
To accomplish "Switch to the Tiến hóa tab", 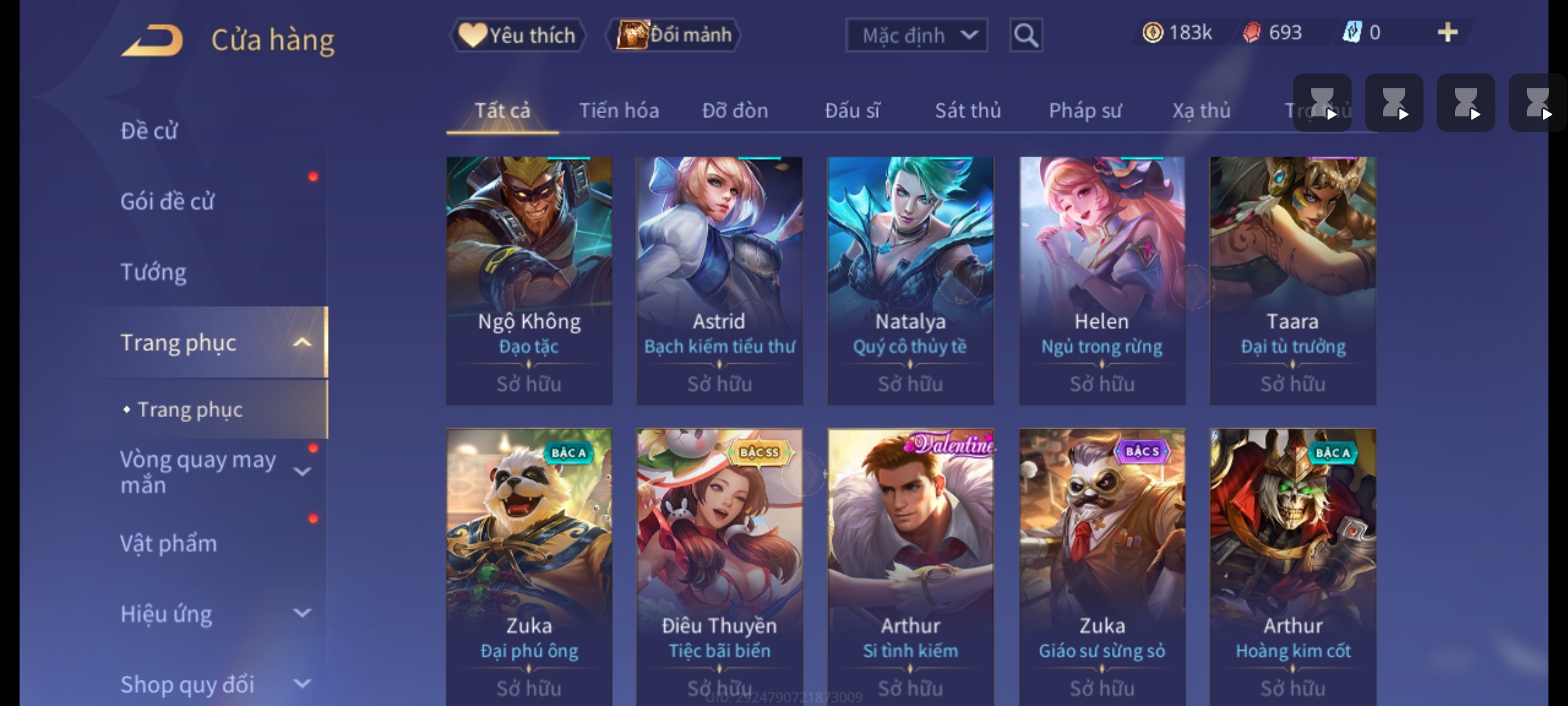I will [x=619, y=110].
